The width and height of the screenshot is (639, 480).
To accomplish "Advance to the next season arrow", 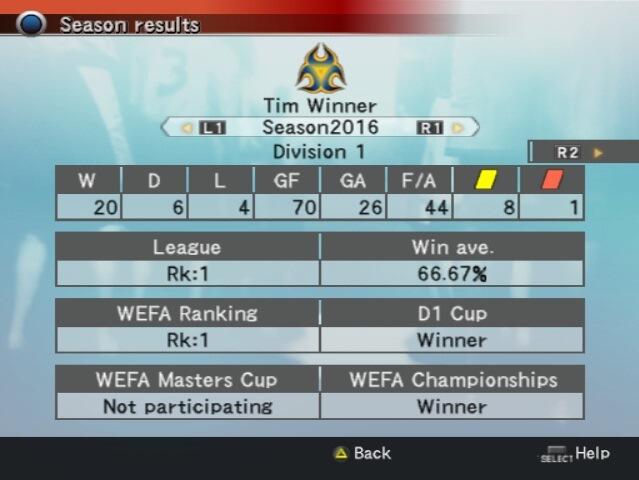I will 458,128.
